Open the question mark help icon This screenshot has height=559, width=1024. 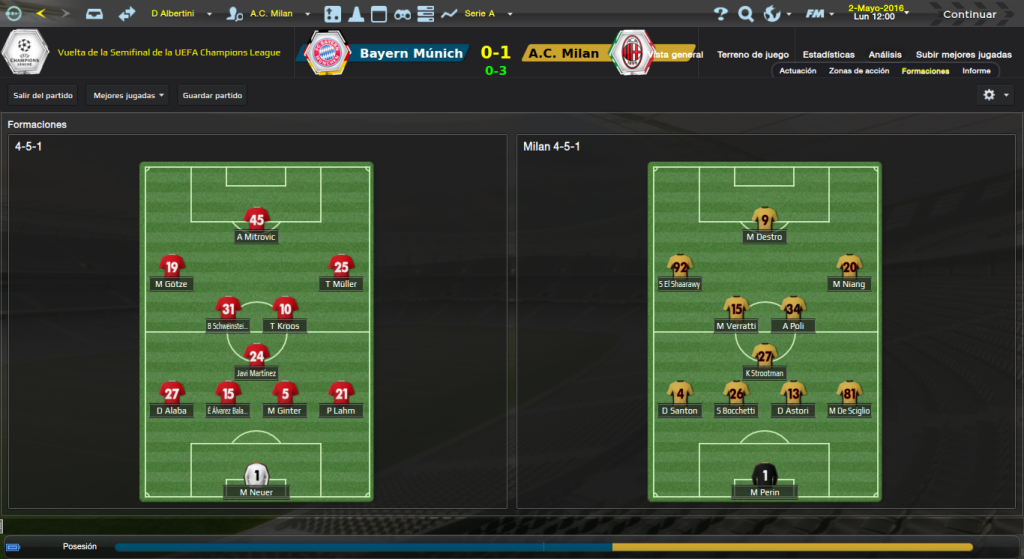(720, 14)
